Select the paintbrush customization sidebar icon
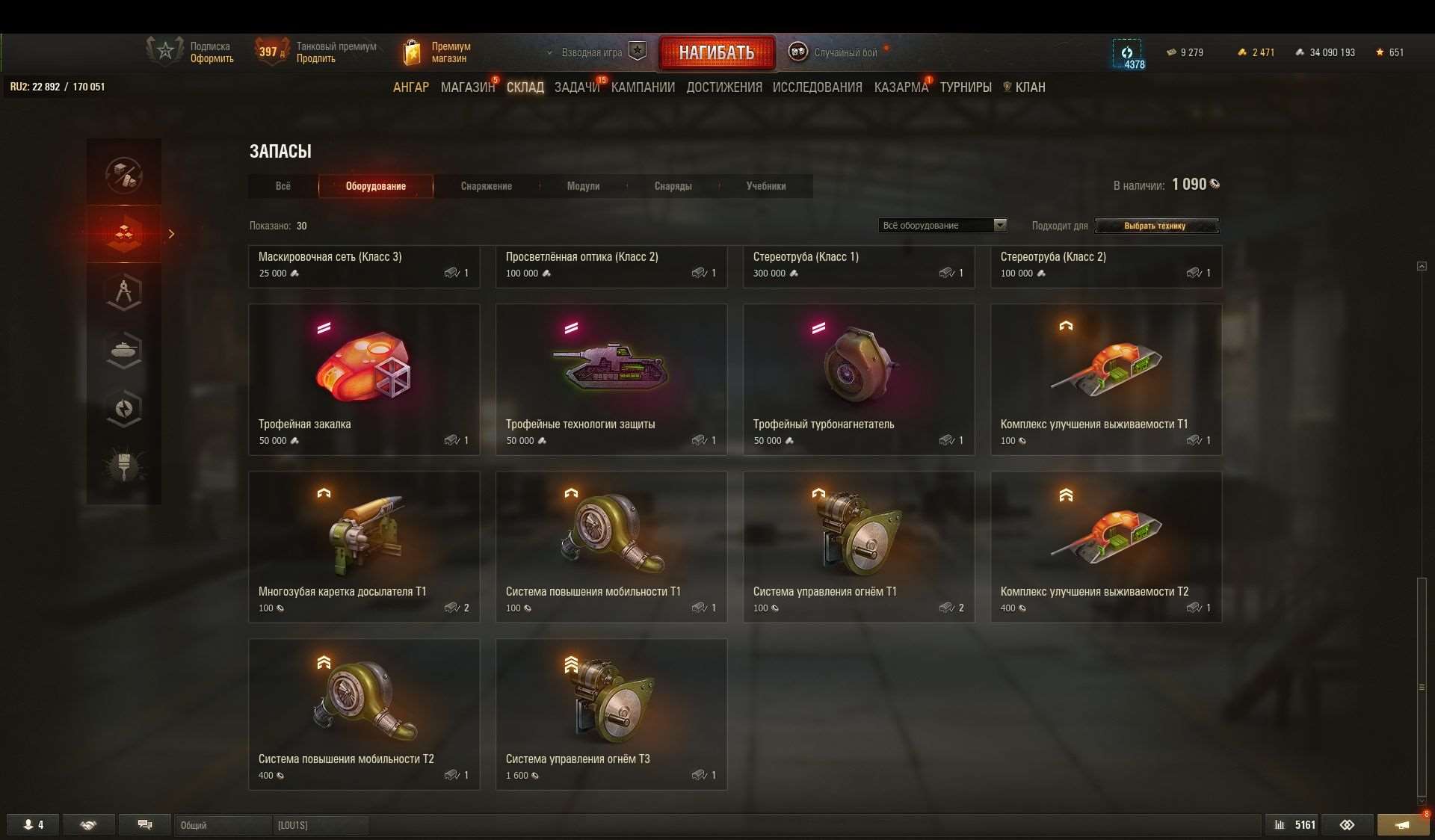 point(124,467)
